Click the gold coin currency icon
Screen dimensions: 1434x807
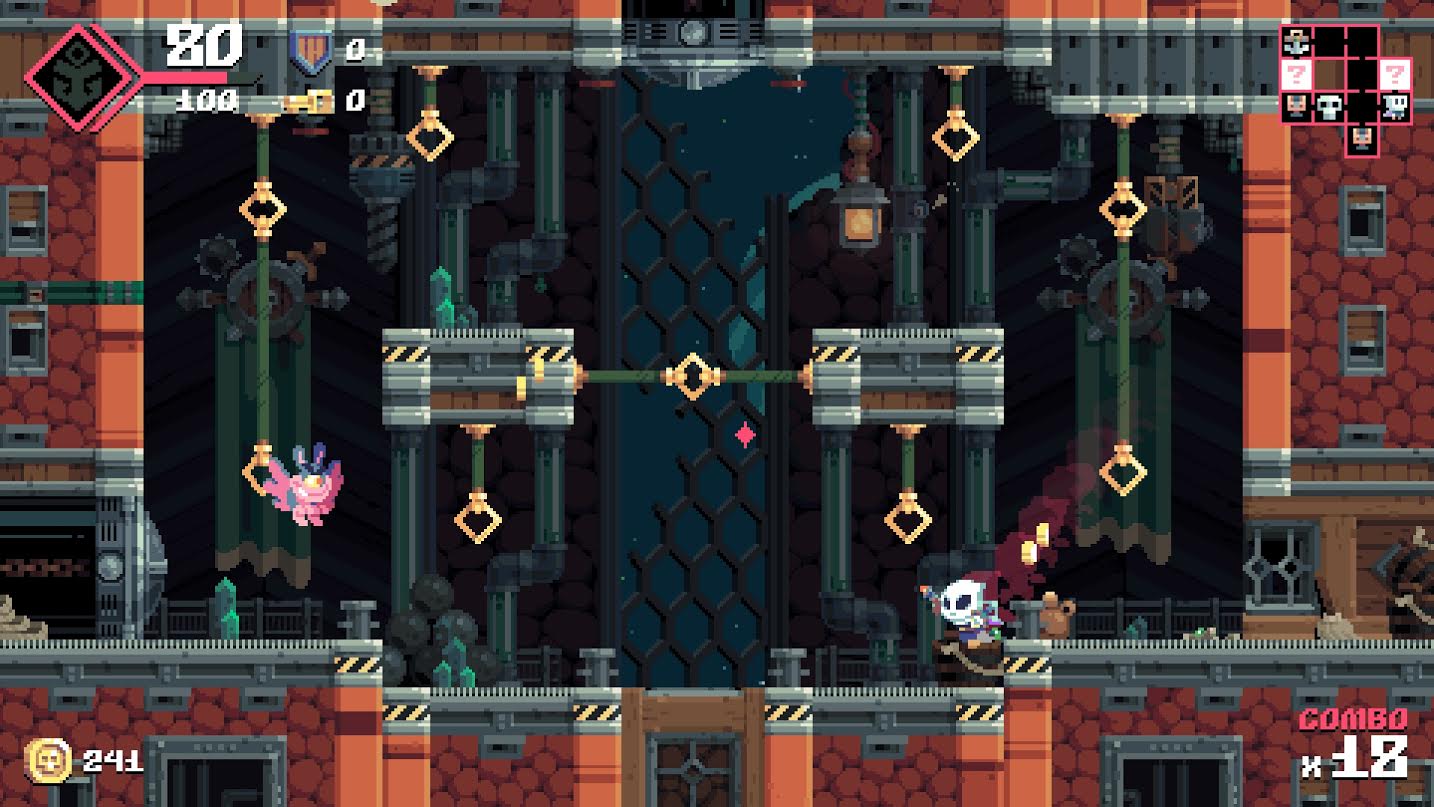48,761
